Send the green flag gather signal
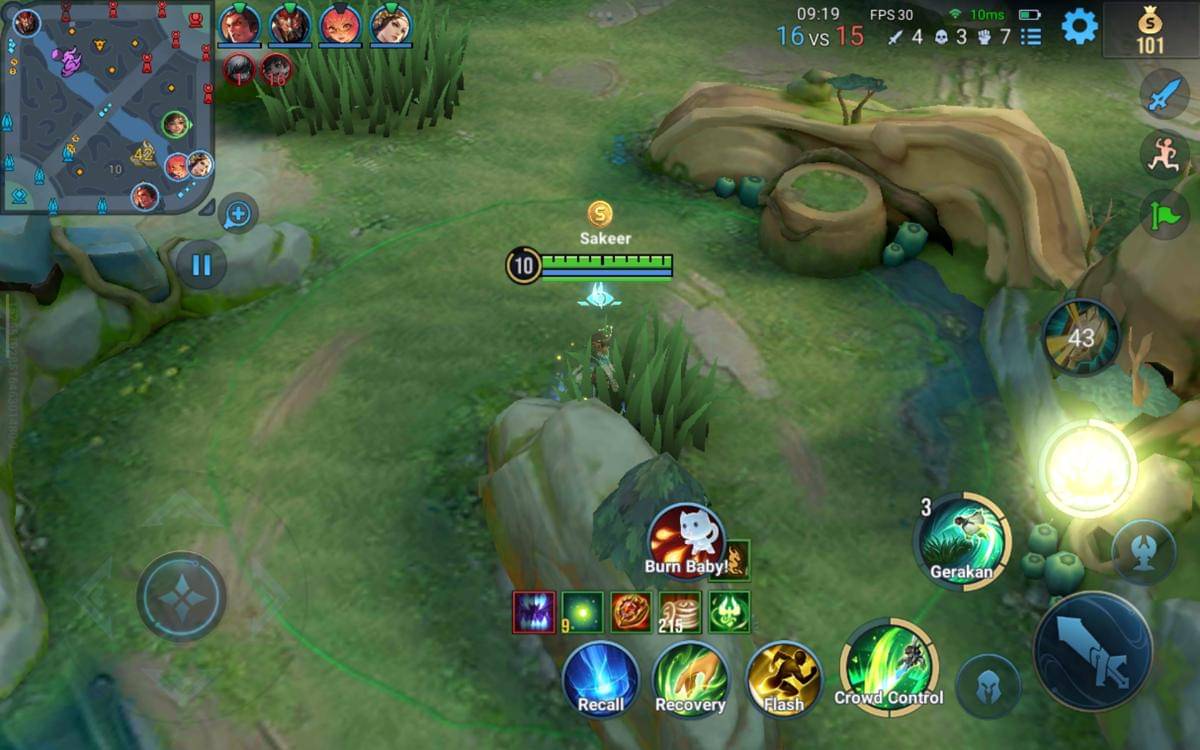This screenshot has height=750, width=1200. click(1165, 214)
